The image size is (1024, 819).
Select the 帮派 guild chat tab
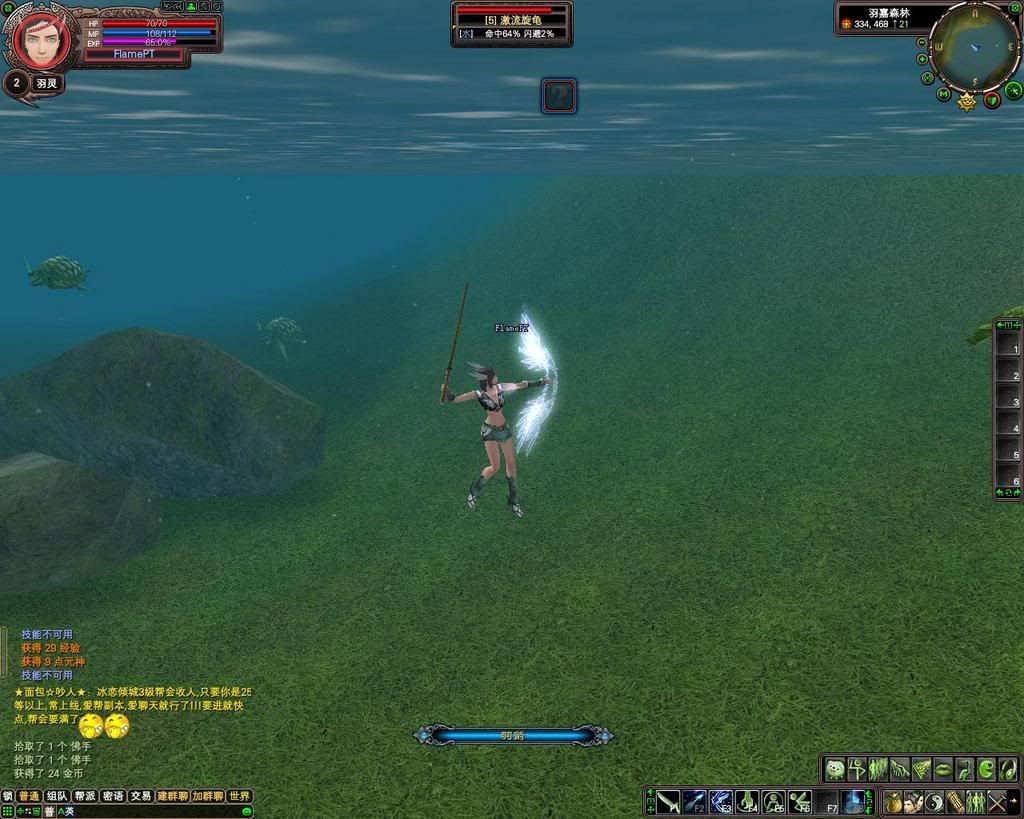pos(85,796)
